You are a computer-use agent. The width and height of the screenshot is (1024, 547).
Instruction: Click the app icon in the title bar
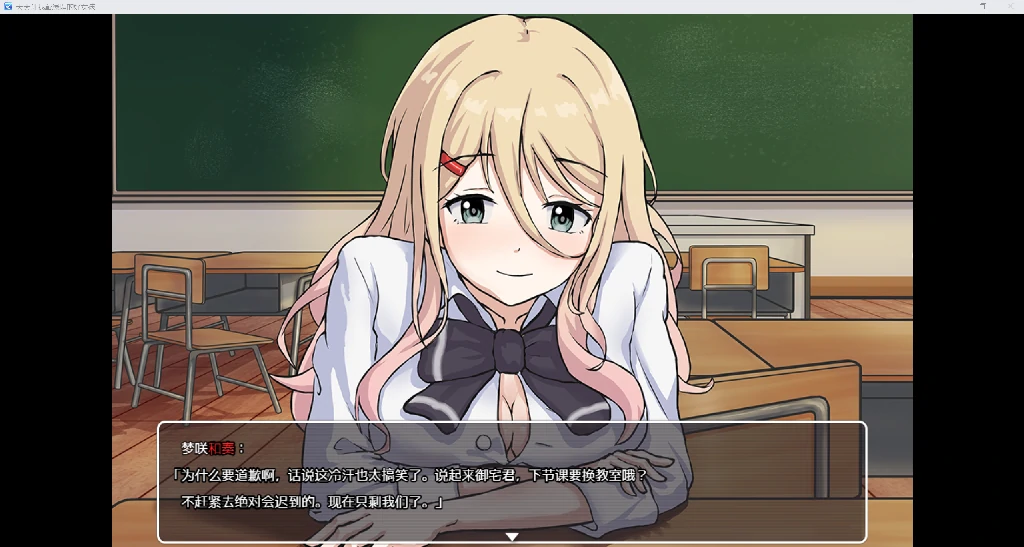(x=7, y=6)
